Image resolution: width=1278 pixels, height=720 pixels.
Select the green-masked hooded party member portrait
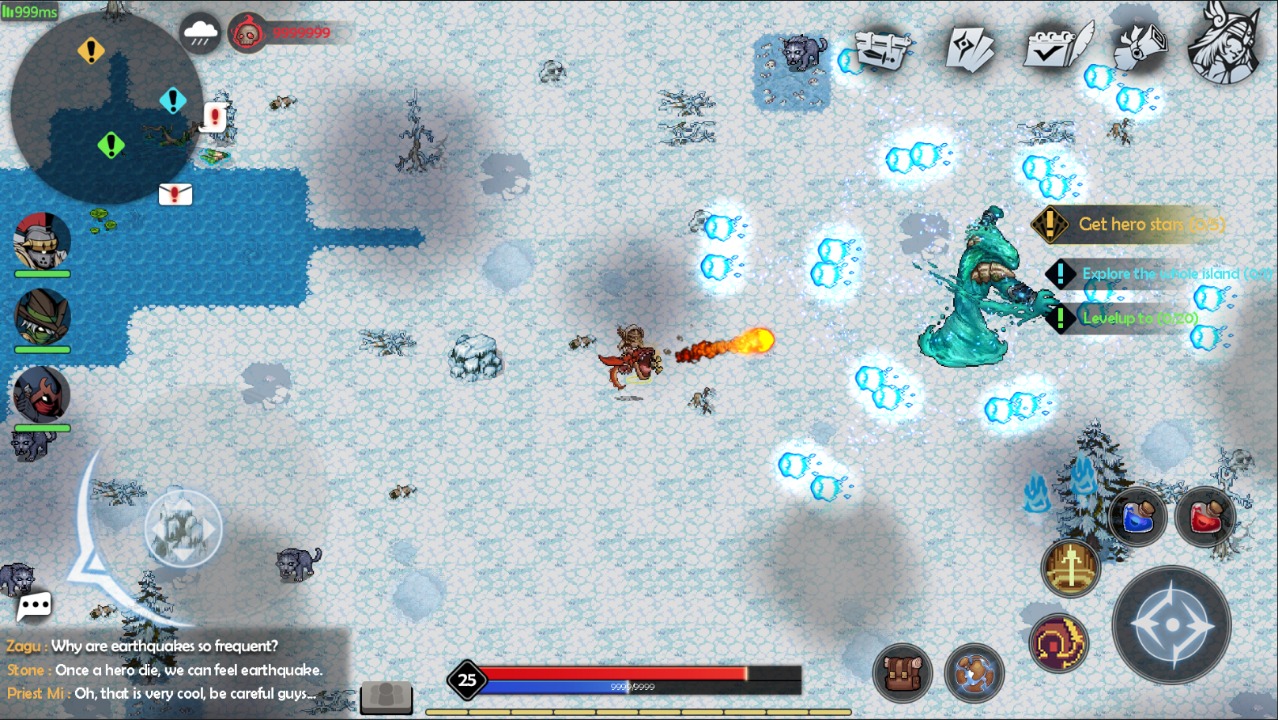tap(42, 318)
